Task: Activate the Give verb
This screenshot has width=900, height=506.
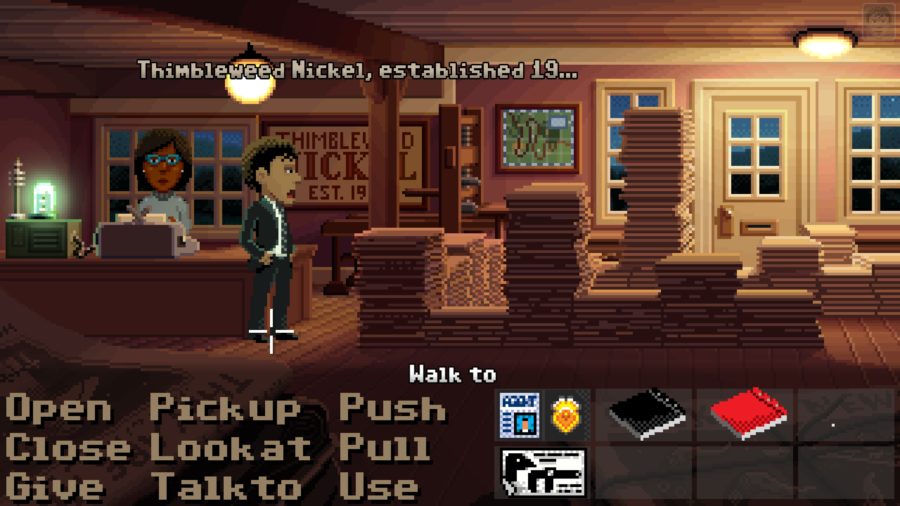Action: [x=55, y=487]
